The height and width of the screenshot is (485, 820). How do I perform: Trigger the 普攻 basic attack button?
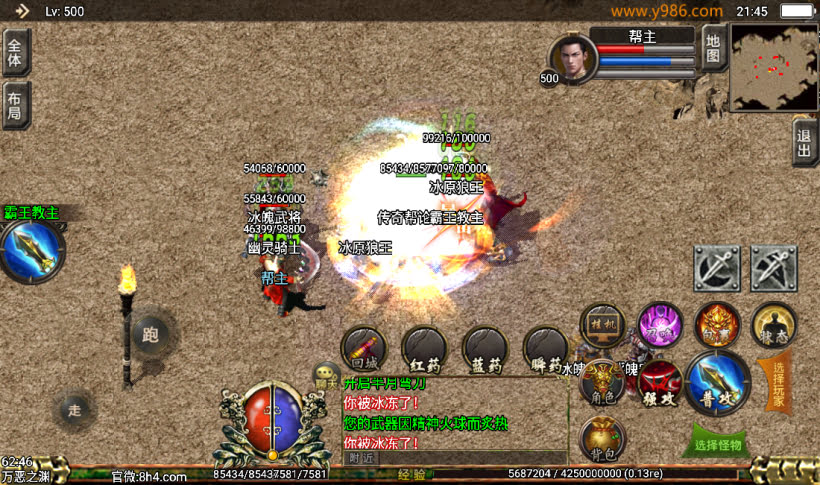point(718,383)
